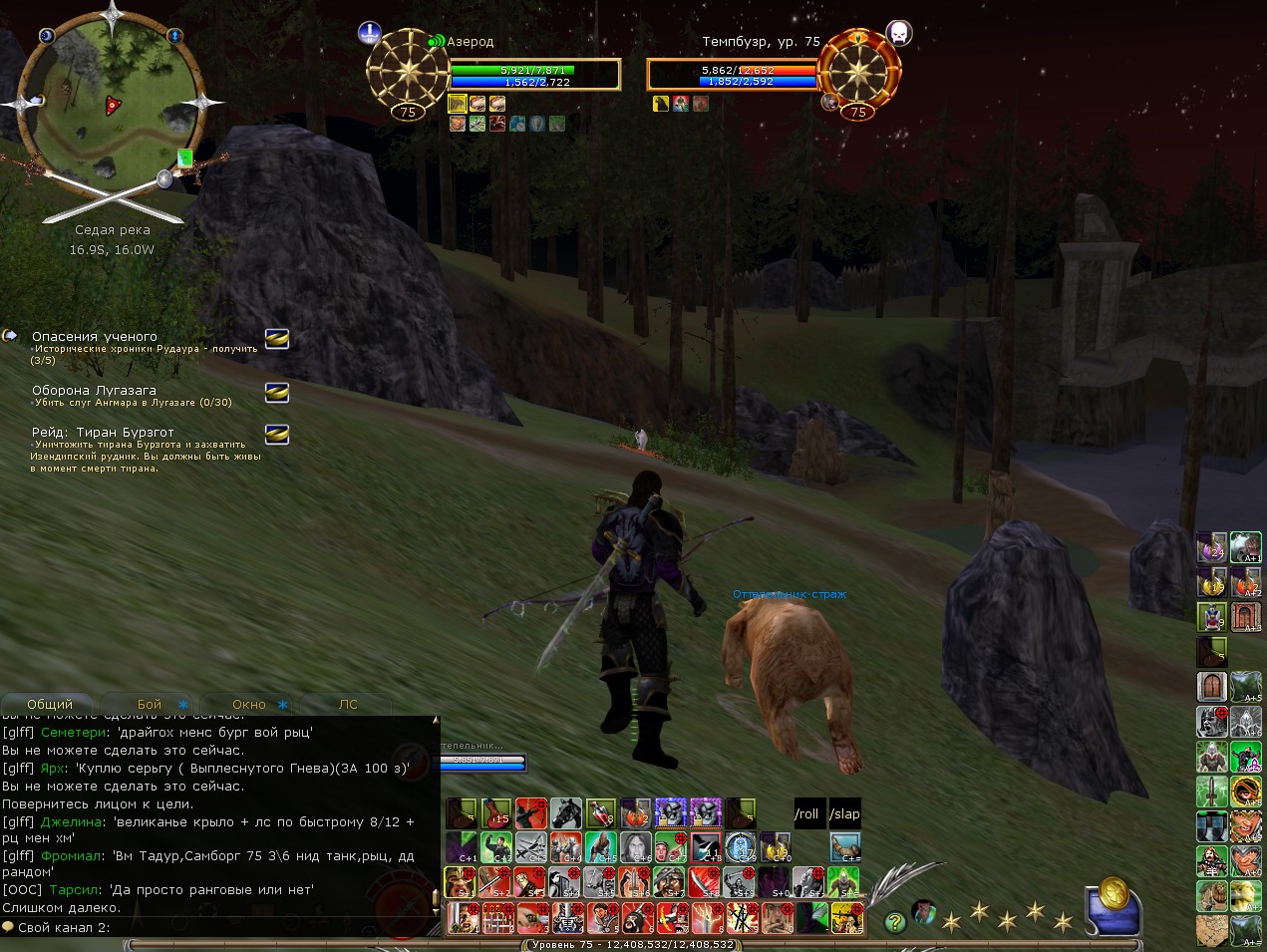
Task: Select the Оборона Лугазага quest in tracker
Action: pos(94,391)
